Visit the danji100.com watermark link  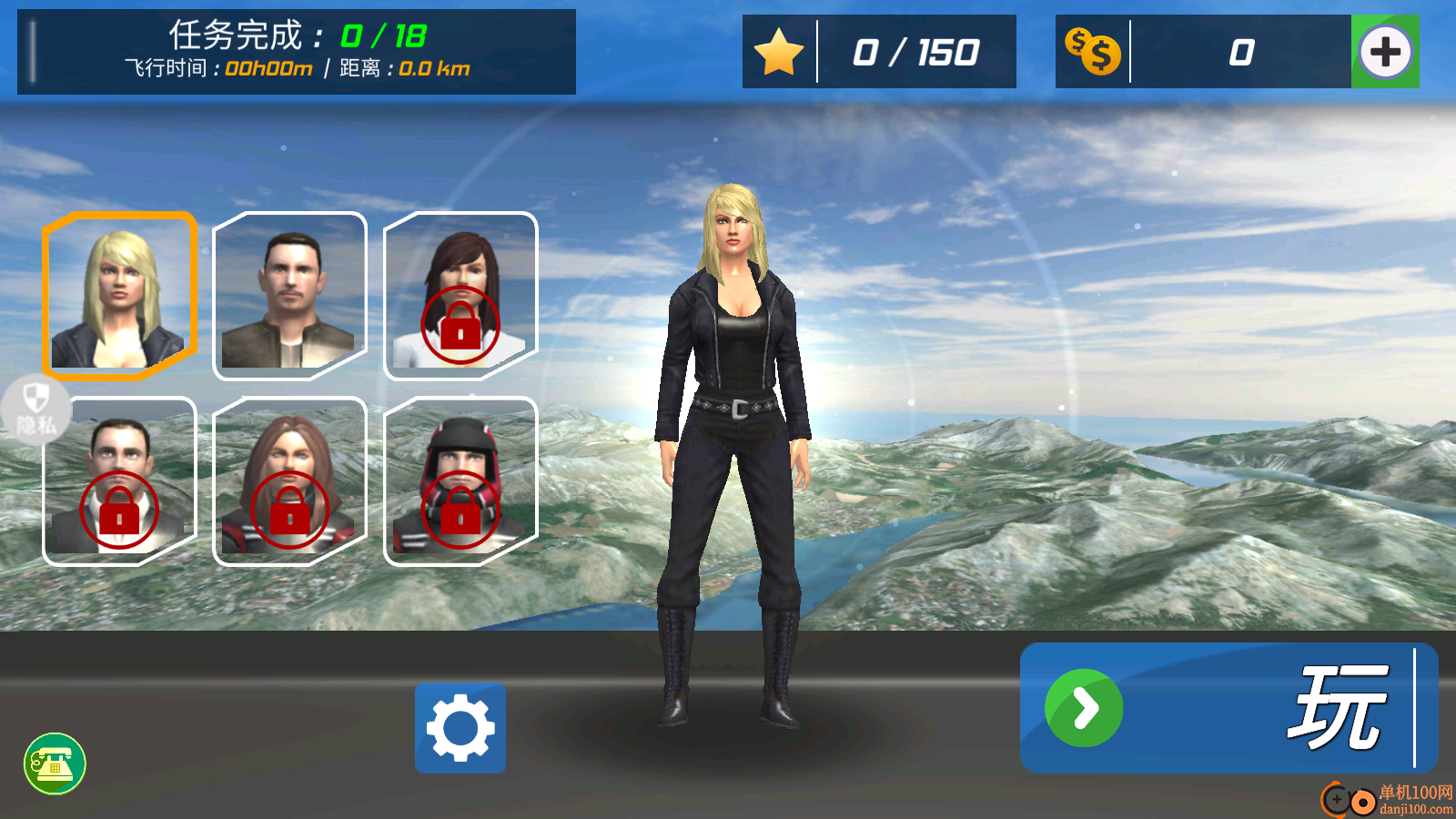tap(1389, 800)
